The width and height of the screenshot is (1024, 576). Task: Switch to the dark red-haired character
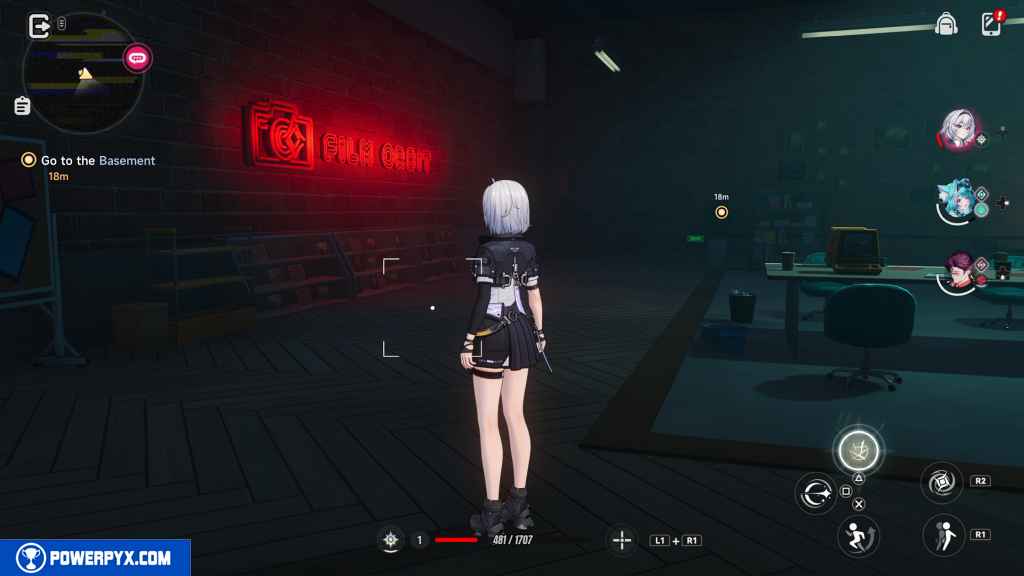tap(958, 272)
